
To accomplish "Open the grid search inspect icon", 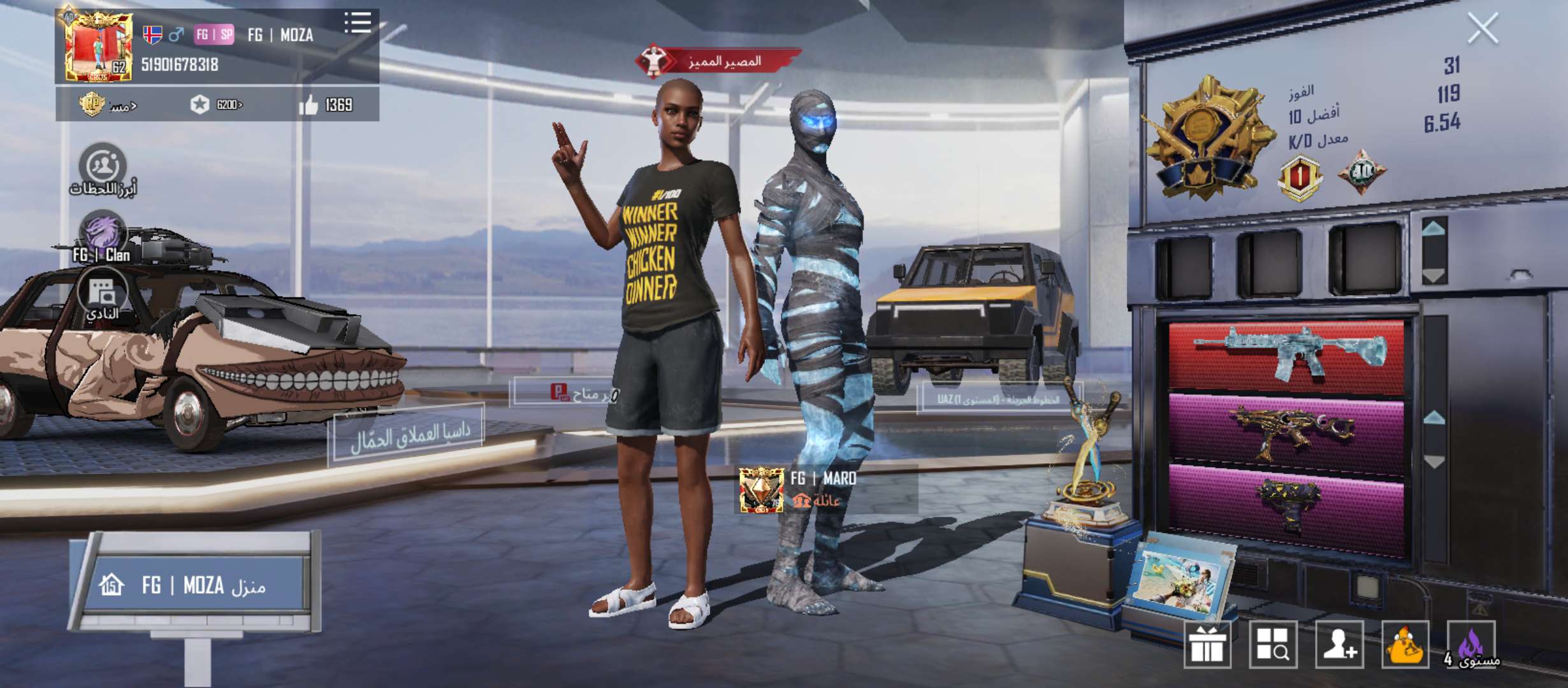I will [1273, 645].
